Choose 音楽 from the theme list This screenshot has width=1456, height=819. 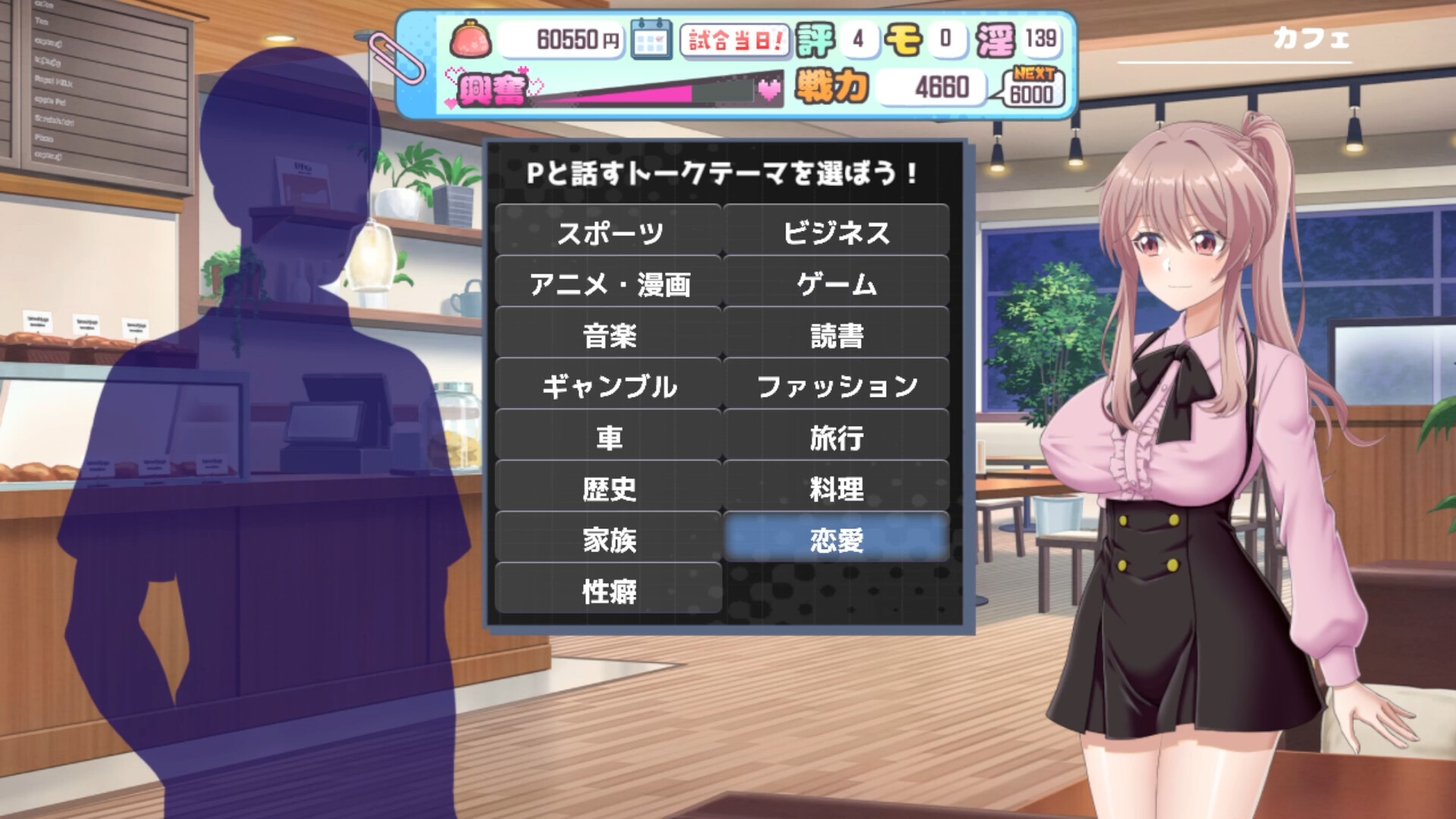point(608,335)
